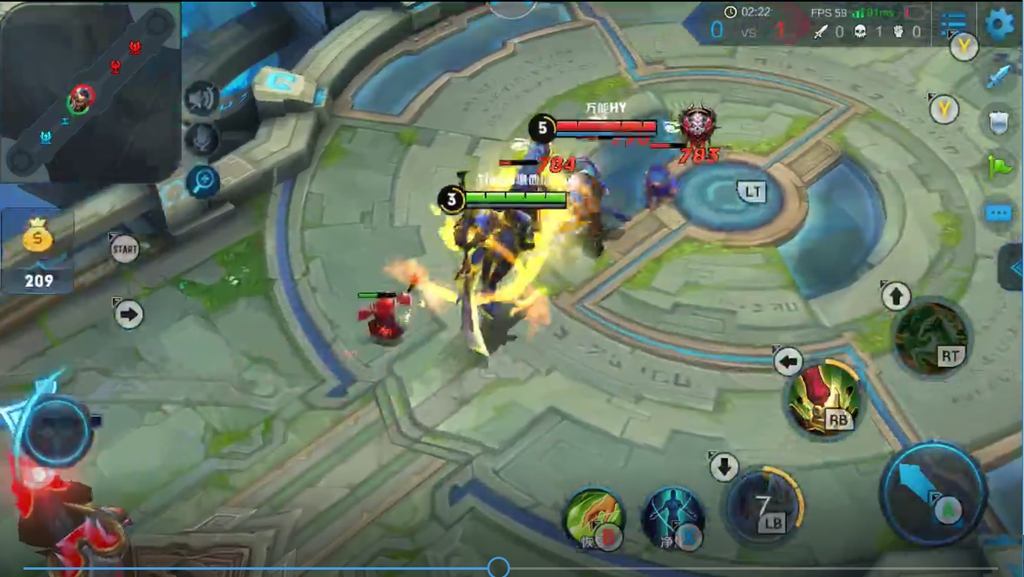Open the settings gear menu
Screen dimensions: 1024x577
[999, 24]
